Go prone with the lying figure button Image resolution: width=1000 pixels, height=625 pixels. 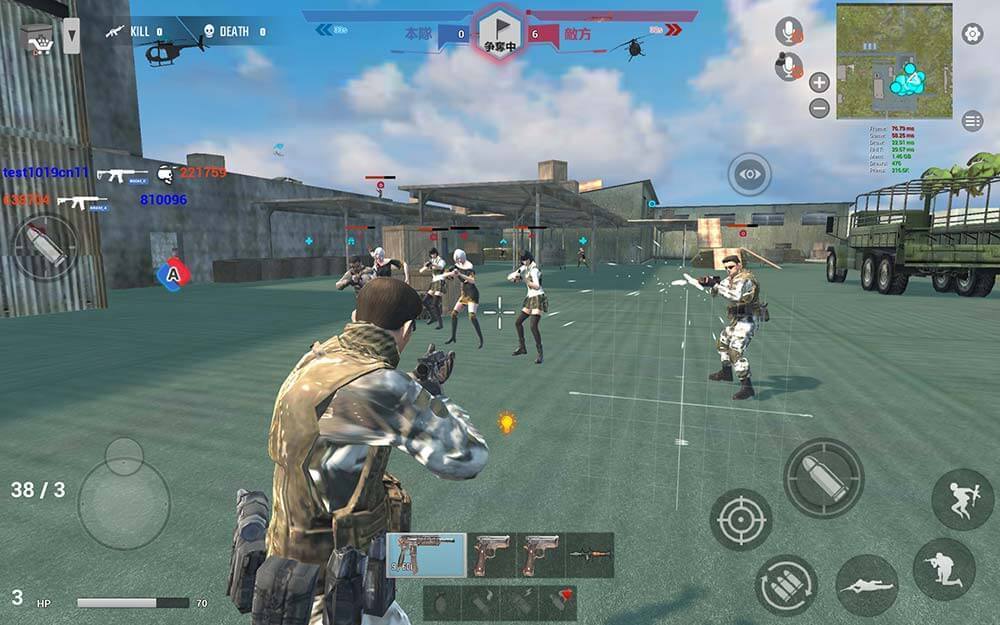point(866,585)
